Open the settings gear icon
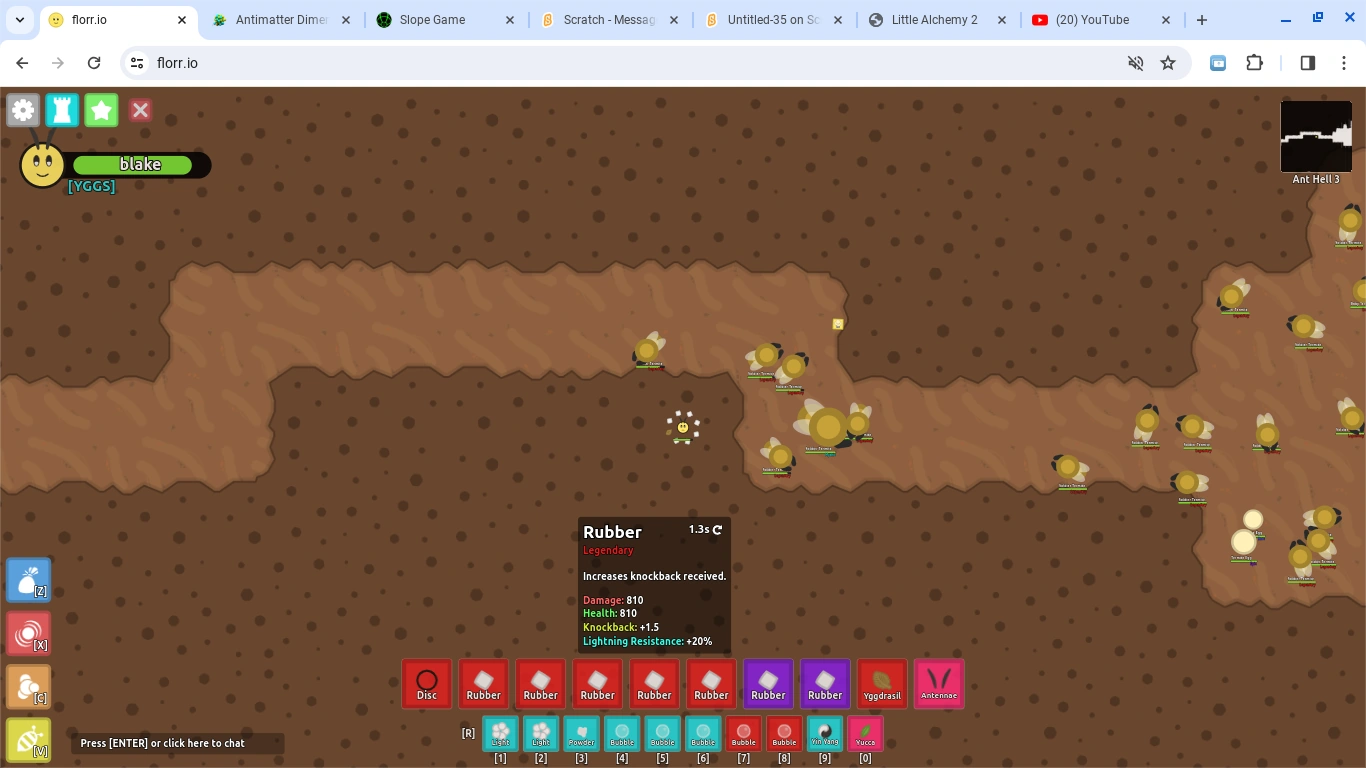 pos(23,110)
